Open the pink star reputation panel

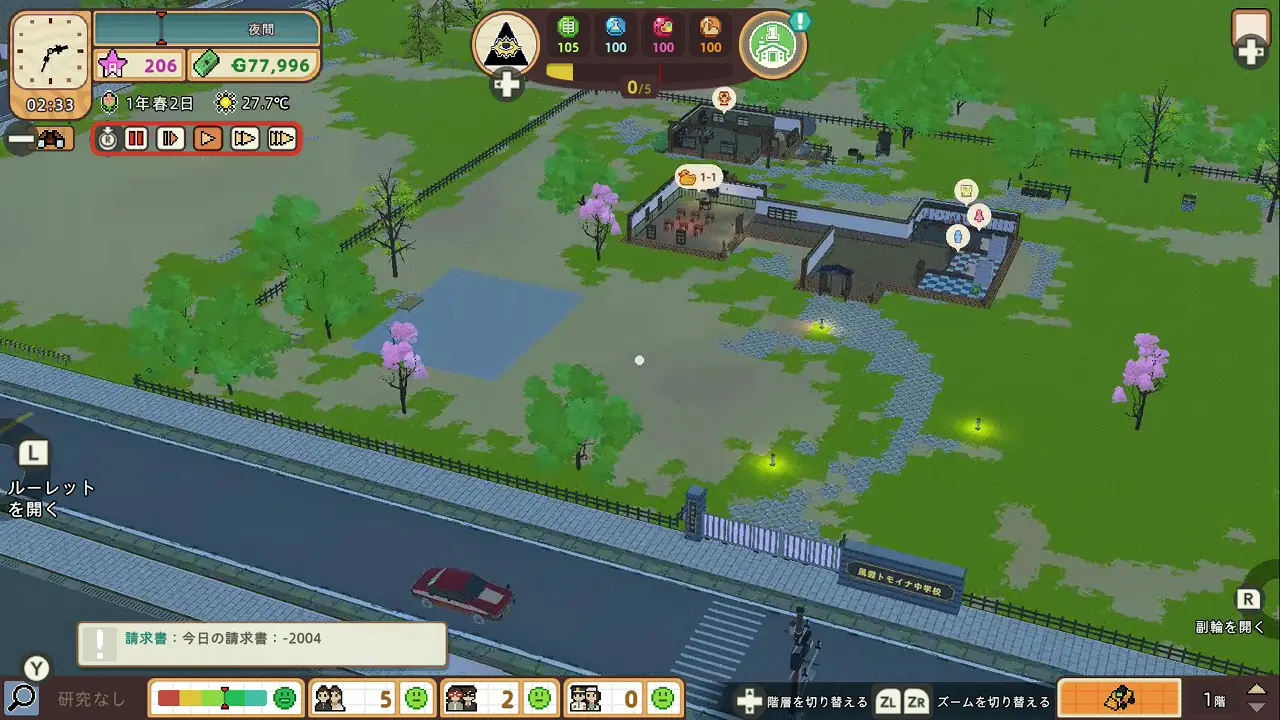[140, 66]
